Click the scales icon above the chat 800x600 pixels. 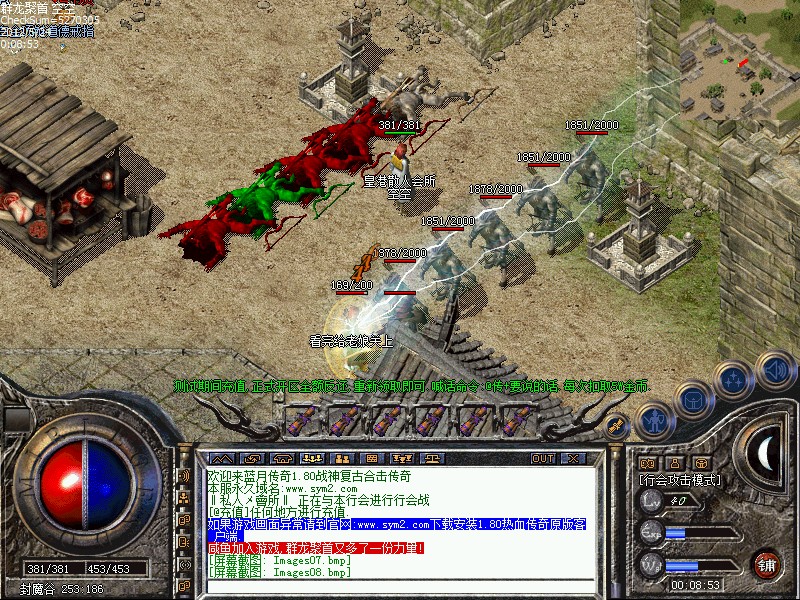[432, 458]
